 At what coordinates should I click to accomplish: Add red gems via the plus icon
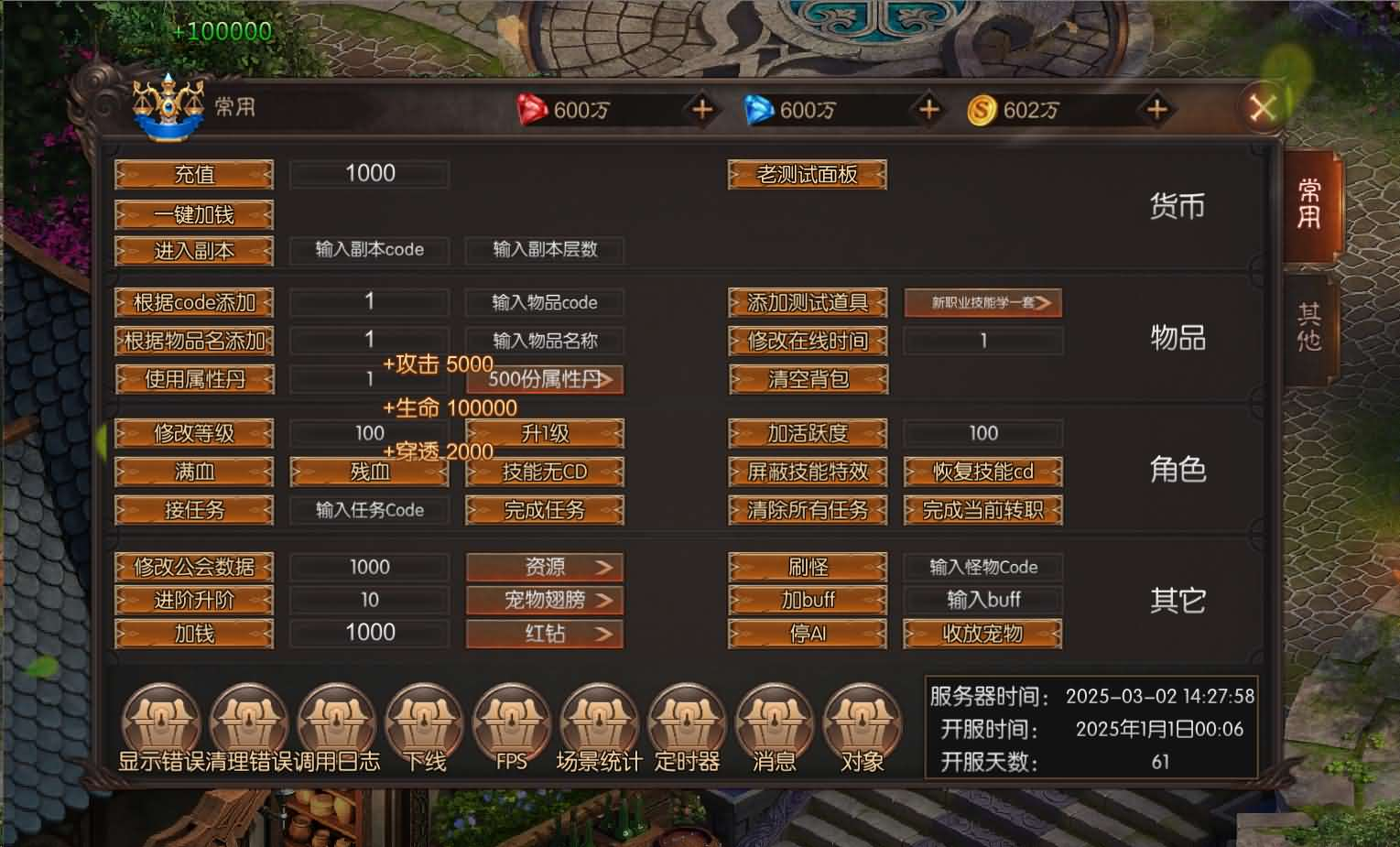click(x=701, y=110)
